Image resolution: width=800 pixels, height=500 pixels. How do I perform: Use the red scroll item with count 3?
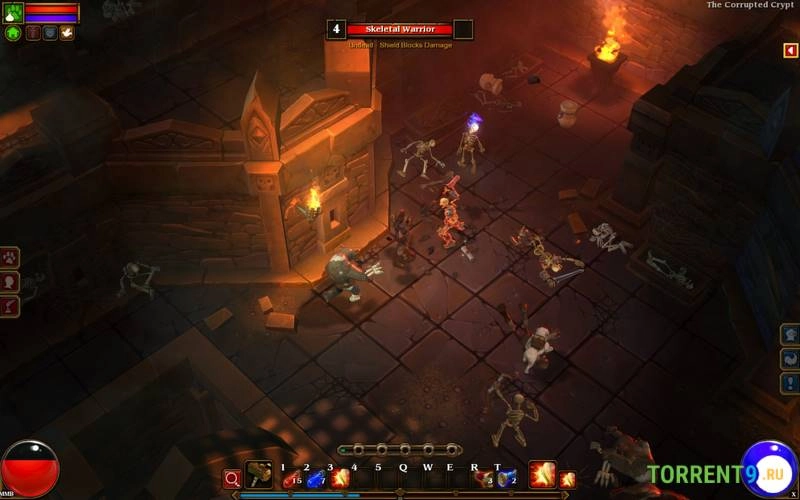pos(484,478)
